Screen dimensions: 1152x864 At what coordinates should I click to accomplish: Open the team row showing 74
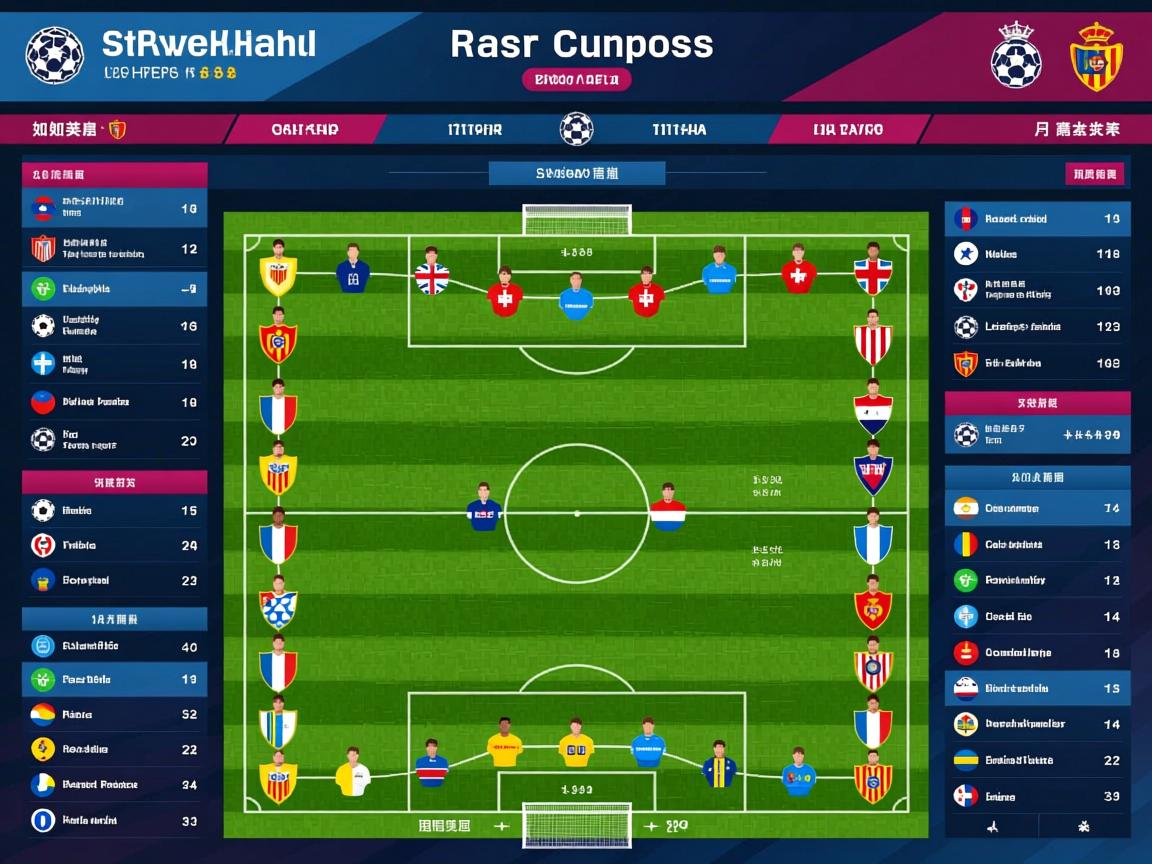1037,508
